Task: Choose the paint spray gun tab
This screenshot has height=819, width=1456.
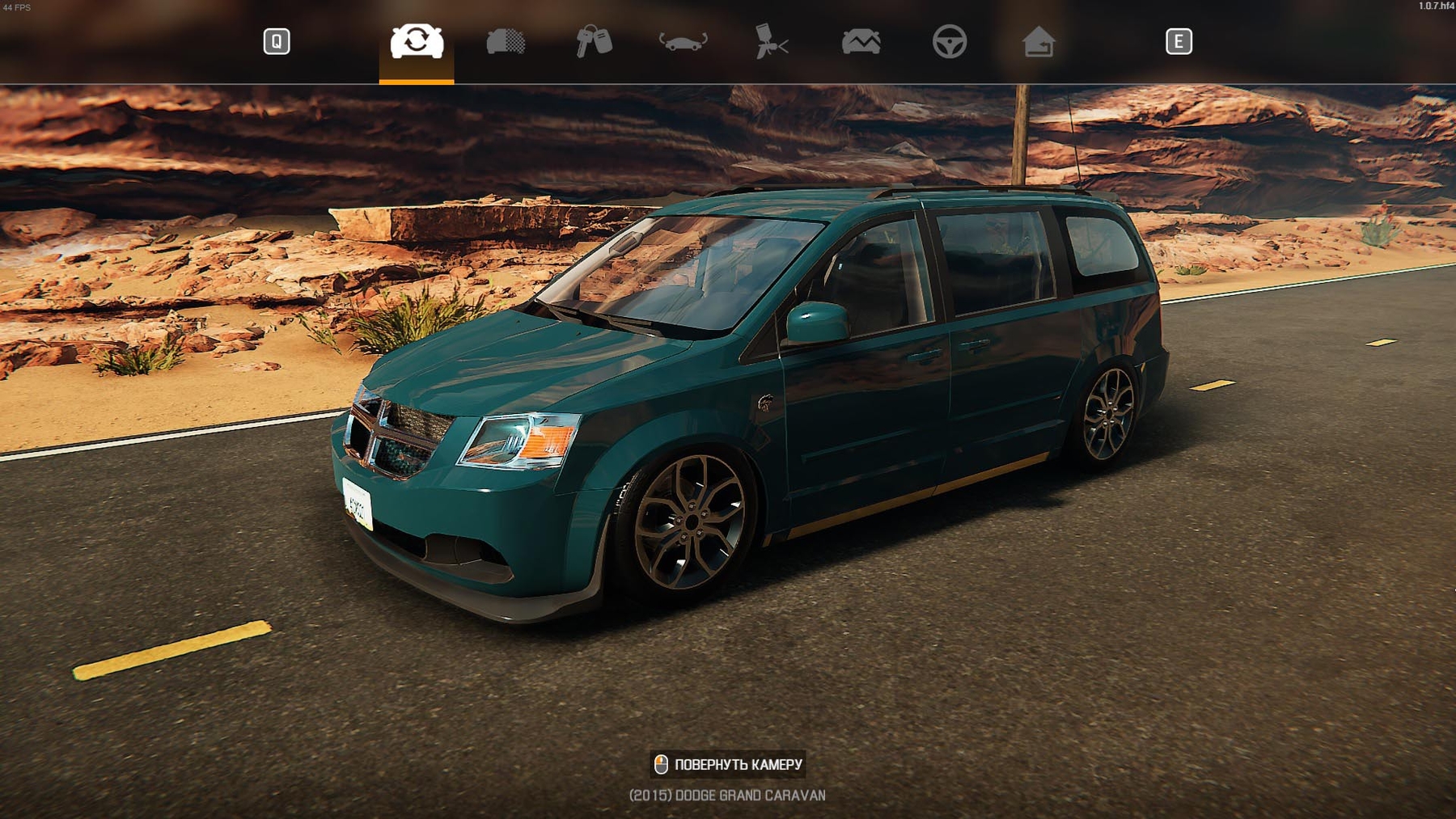Action: point(771,41)
